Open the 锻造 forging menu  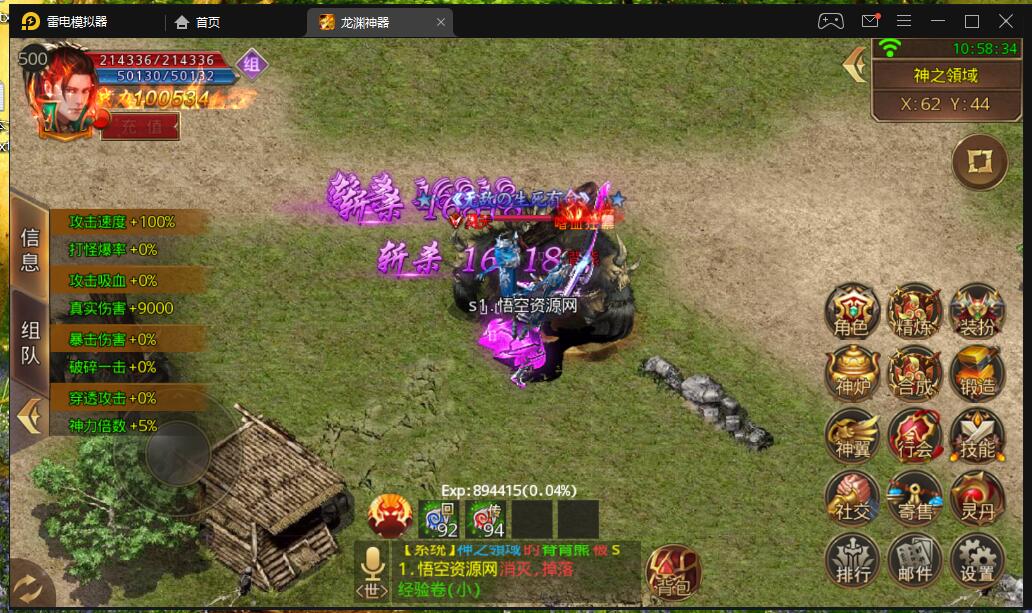(x=977, y=373)
